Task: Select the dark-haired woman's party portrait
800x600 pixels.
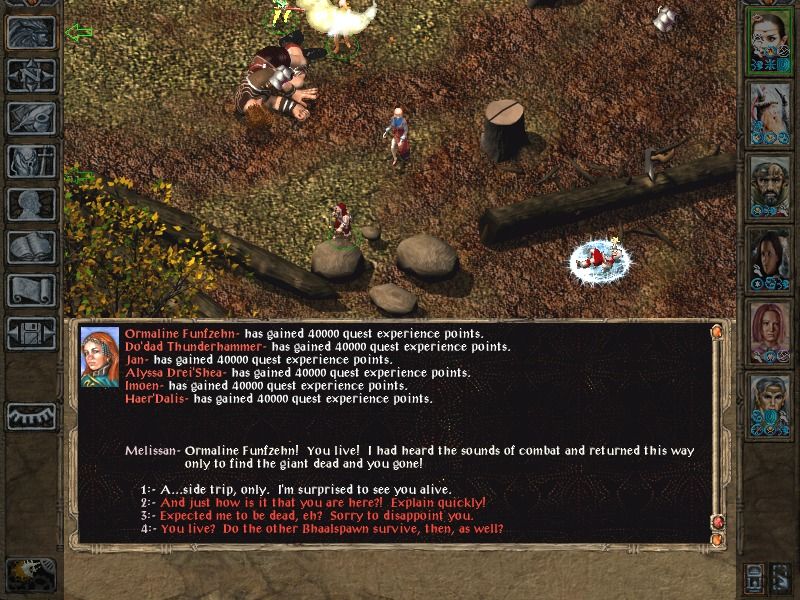Action: [769, 258]
